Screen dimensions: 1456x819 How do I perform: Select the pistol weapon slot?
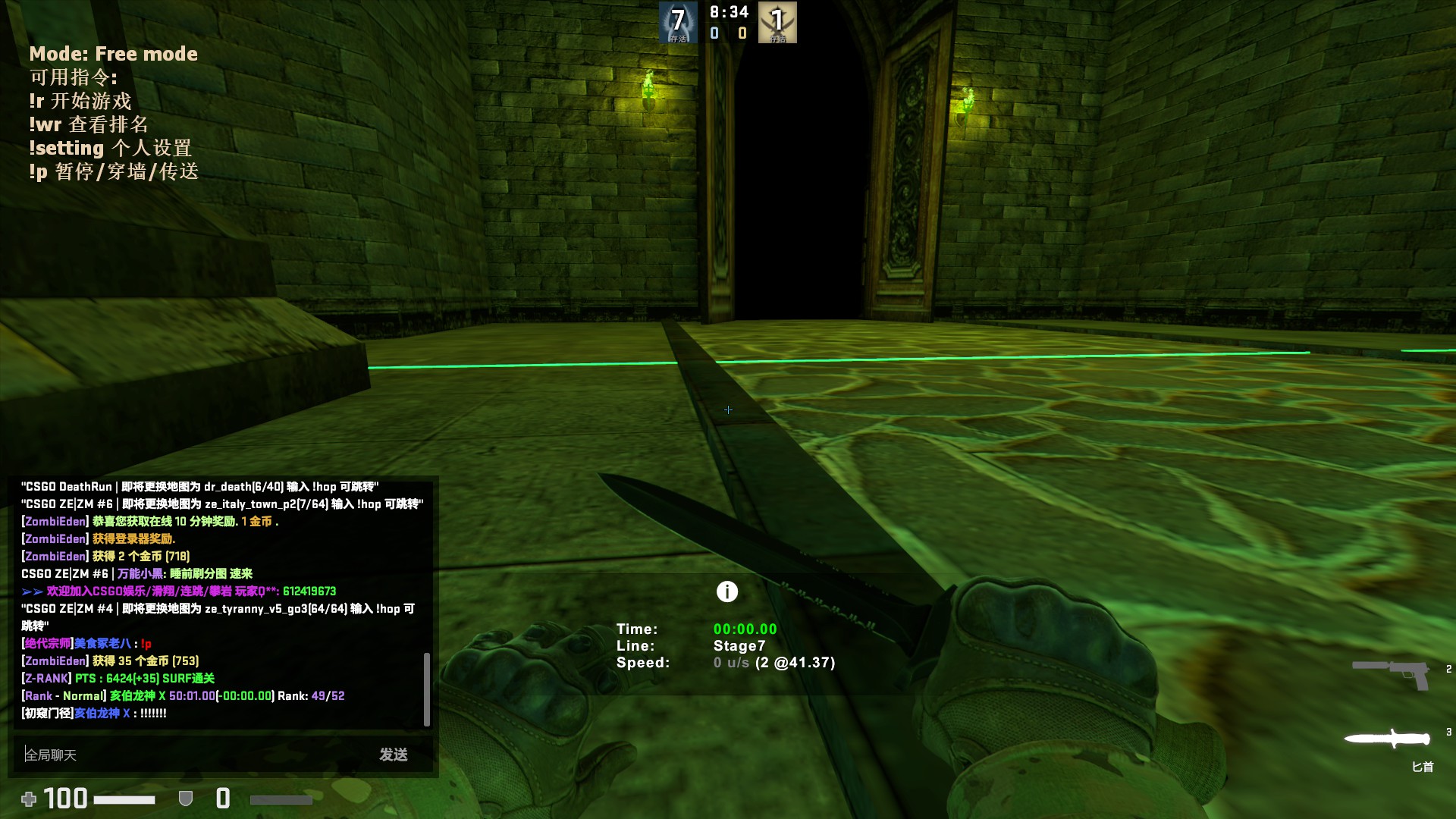(x=1392, y=673)
